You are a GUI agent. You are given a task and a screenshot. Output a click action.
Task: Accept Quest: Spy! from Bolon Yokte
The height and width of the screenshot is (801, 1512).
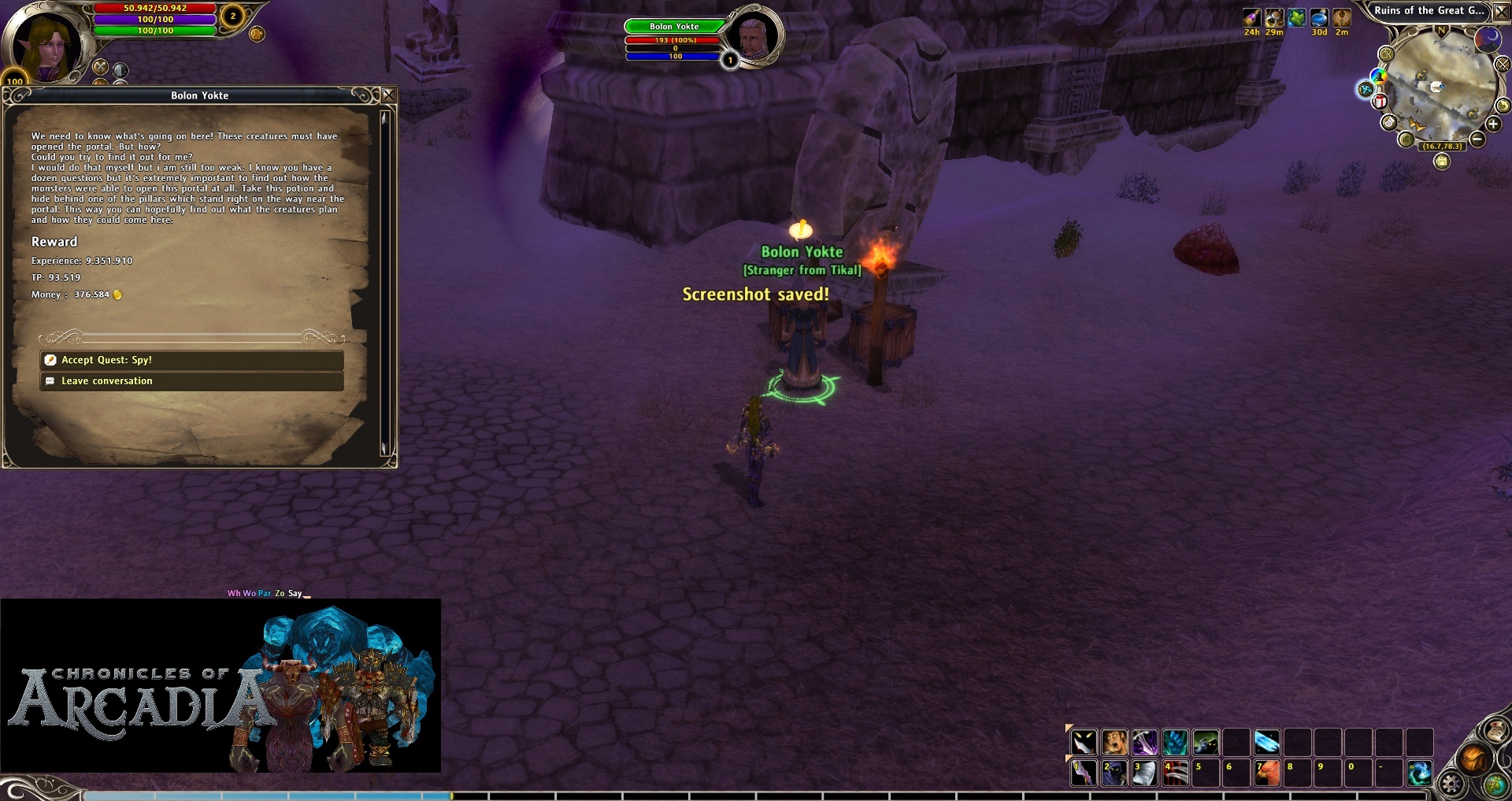point(191,360)
